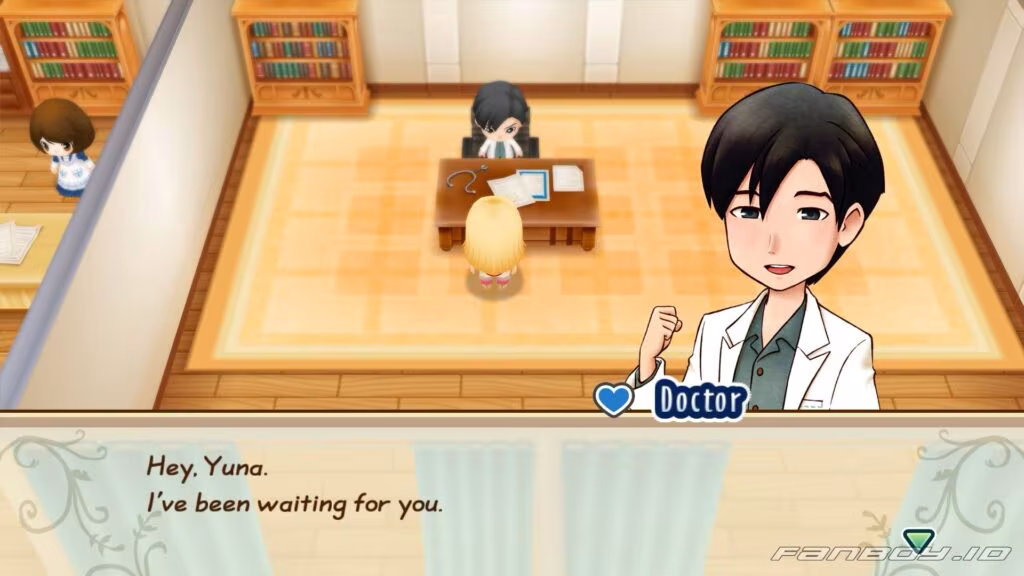Image resolution: width=1024 pixels, height=576 pixels.
Task: Click the Doctor's blue heart icon
Action: pos(614,400)
